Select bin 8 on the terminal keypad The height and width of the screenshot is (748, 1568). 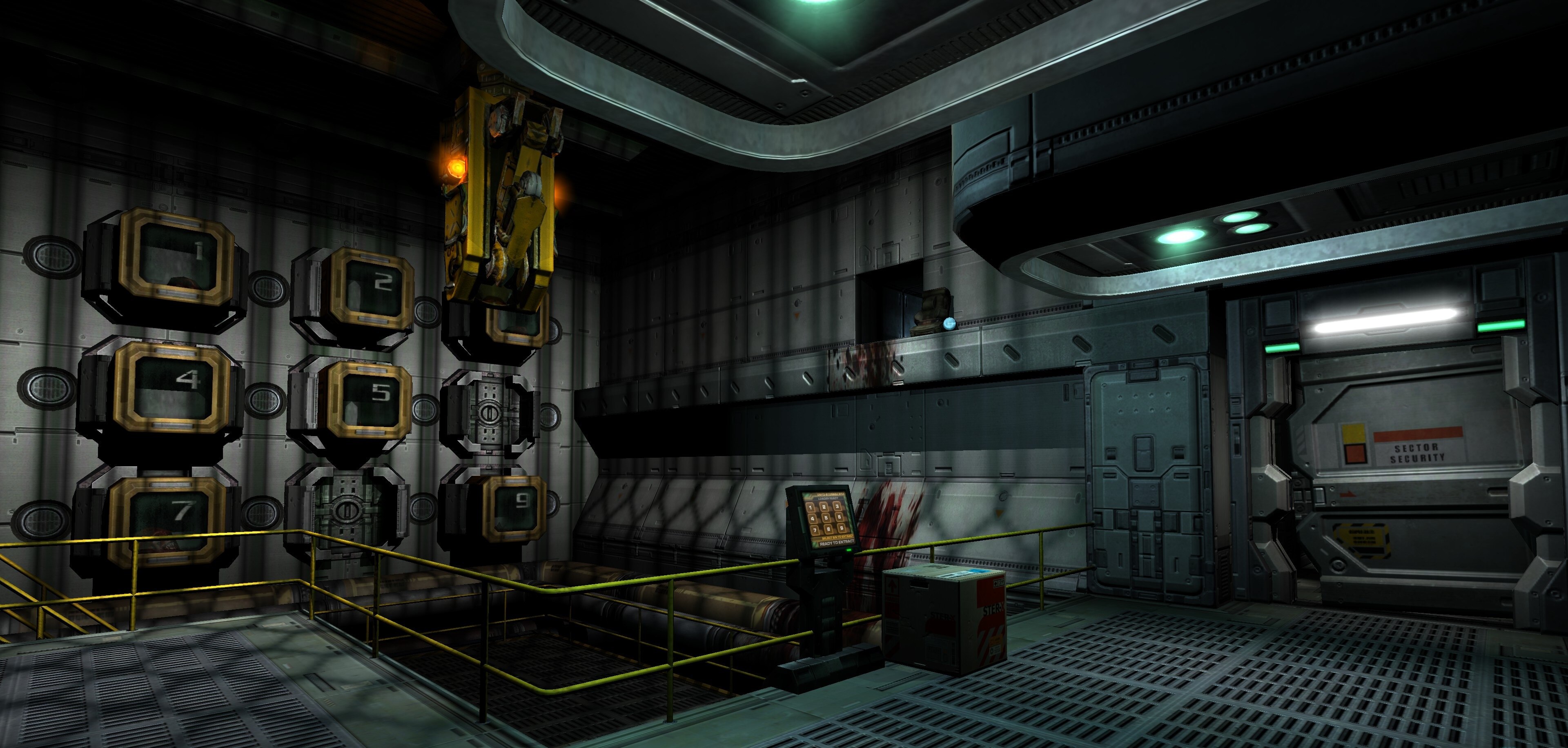click(829, 529)
